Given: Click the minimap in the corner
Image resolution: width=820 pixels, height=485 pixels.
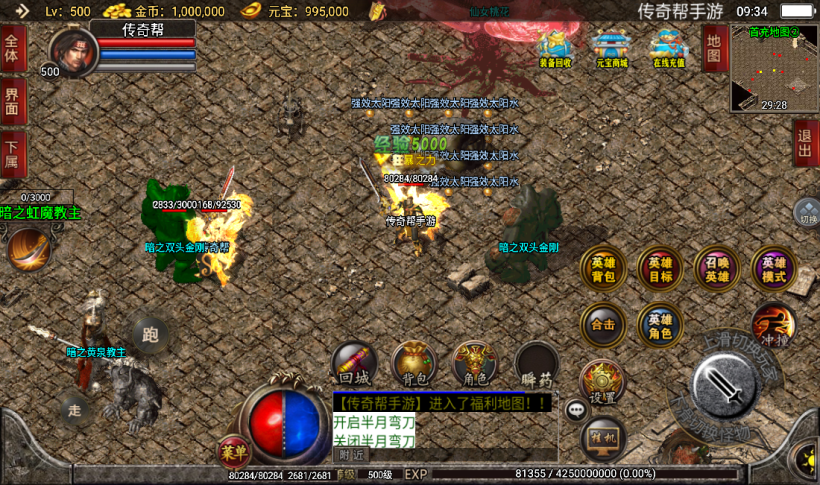Looking at the screenshot, I should [773, 68].
